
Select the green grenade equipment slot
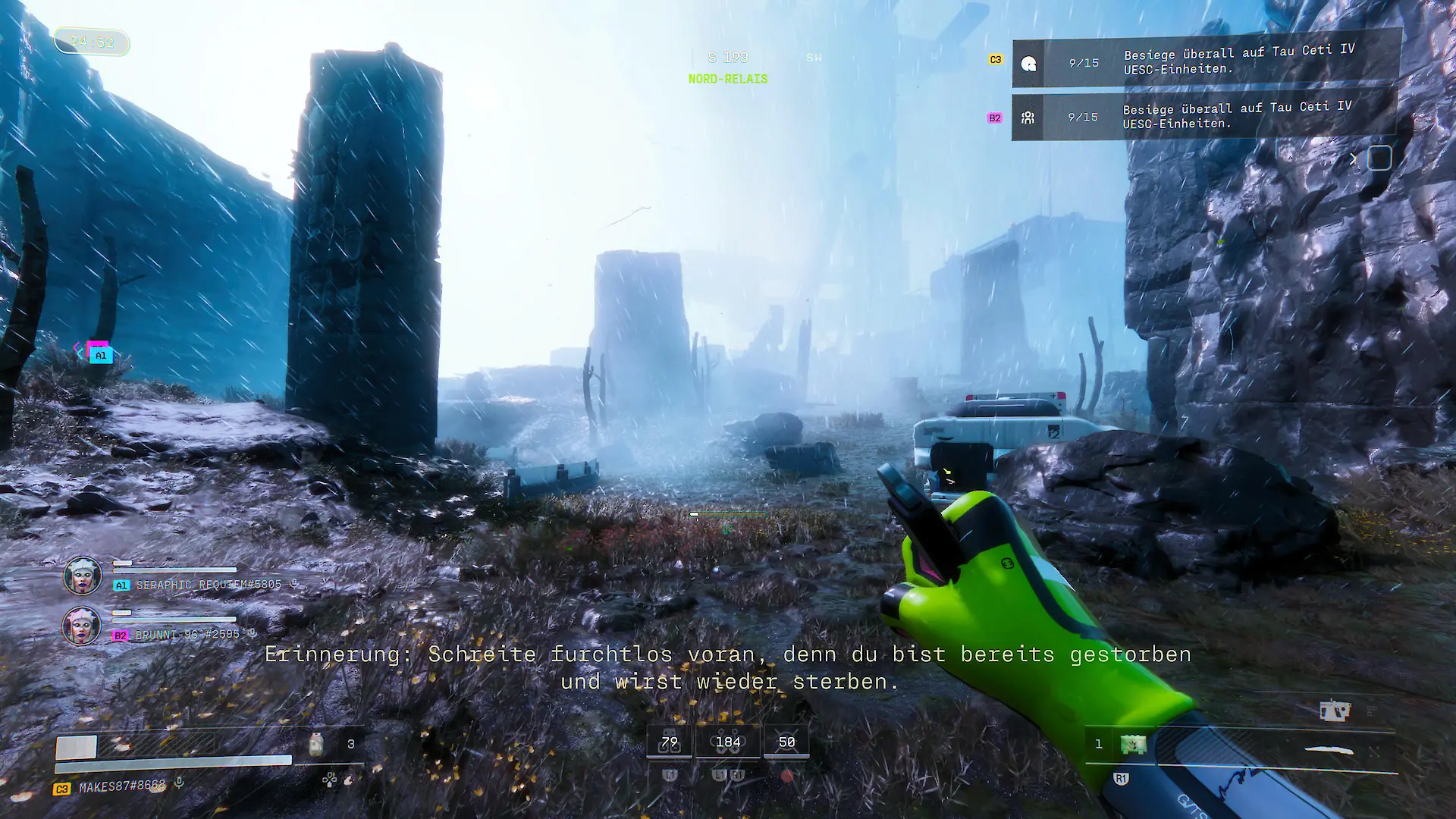pos(1133,744)
